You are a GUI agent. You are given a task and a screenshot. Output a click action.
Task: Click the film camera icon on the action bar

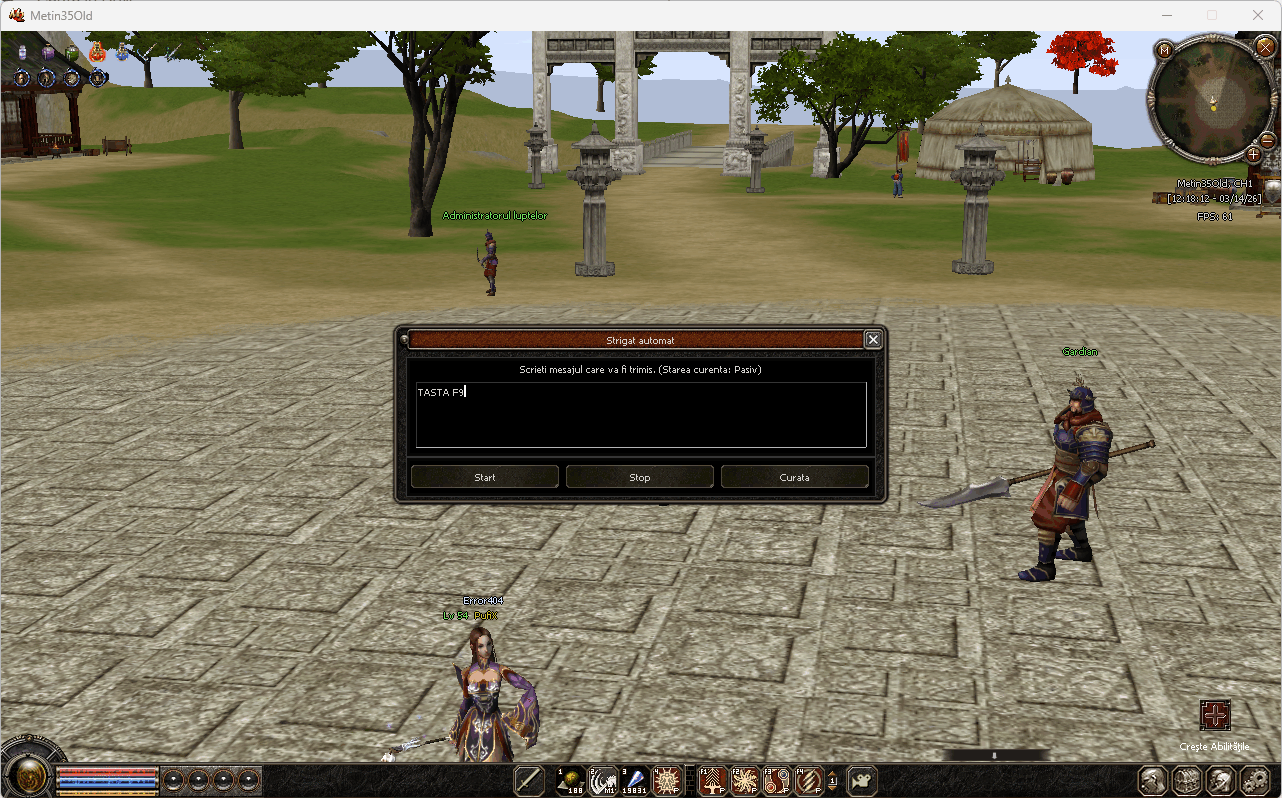859,780
